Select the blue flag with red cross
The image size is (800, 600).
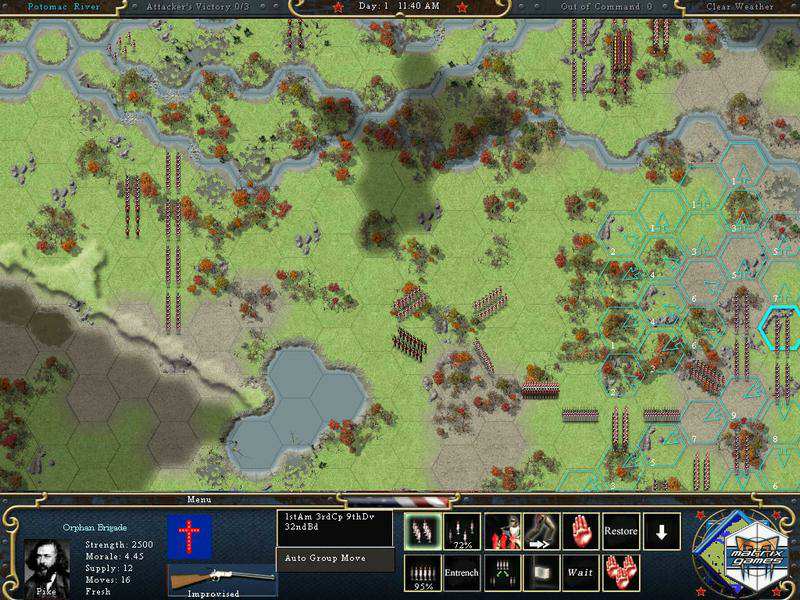pos(182,537)
